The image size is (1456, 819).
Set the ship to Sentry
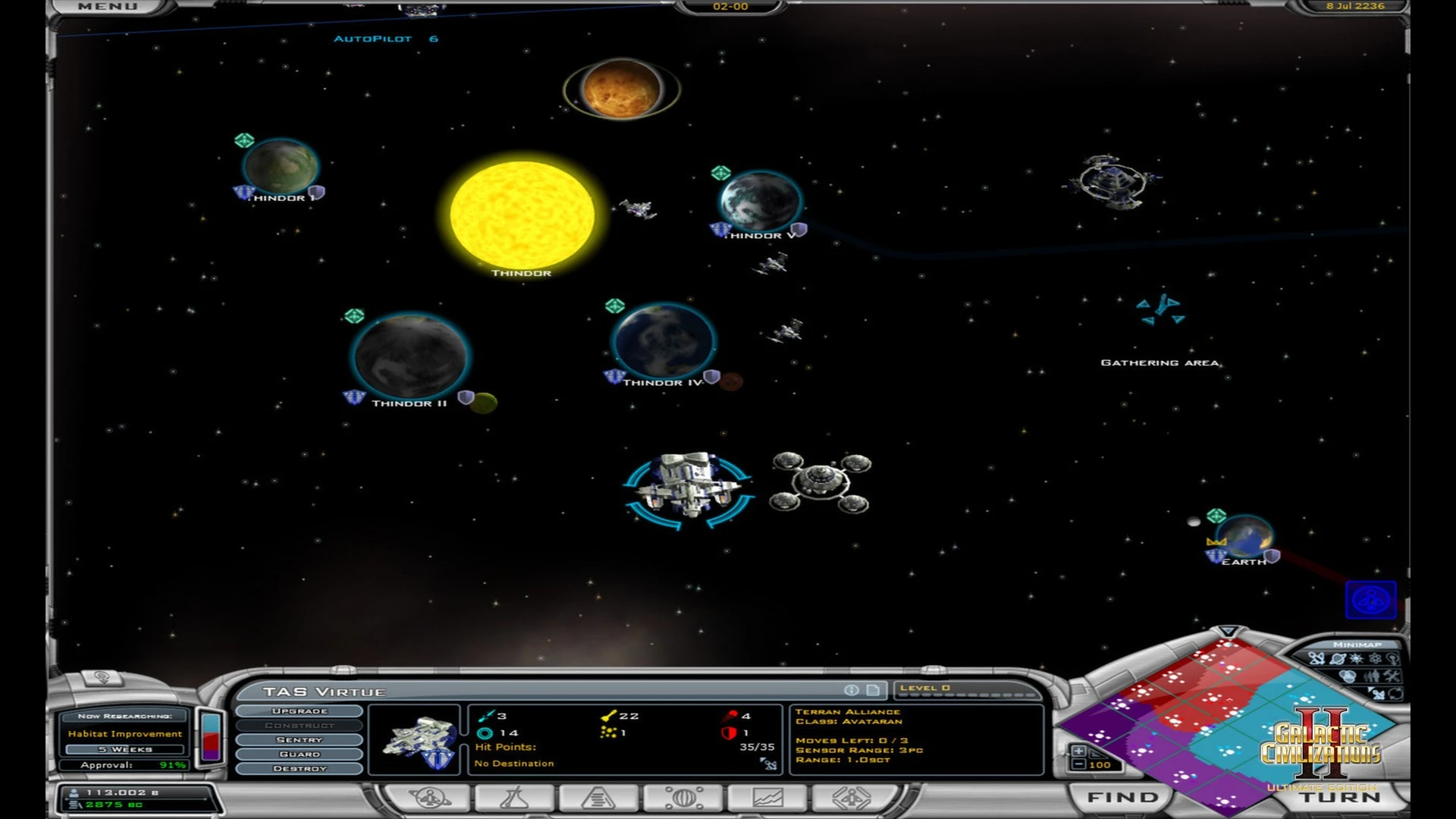tap(300, 740)
